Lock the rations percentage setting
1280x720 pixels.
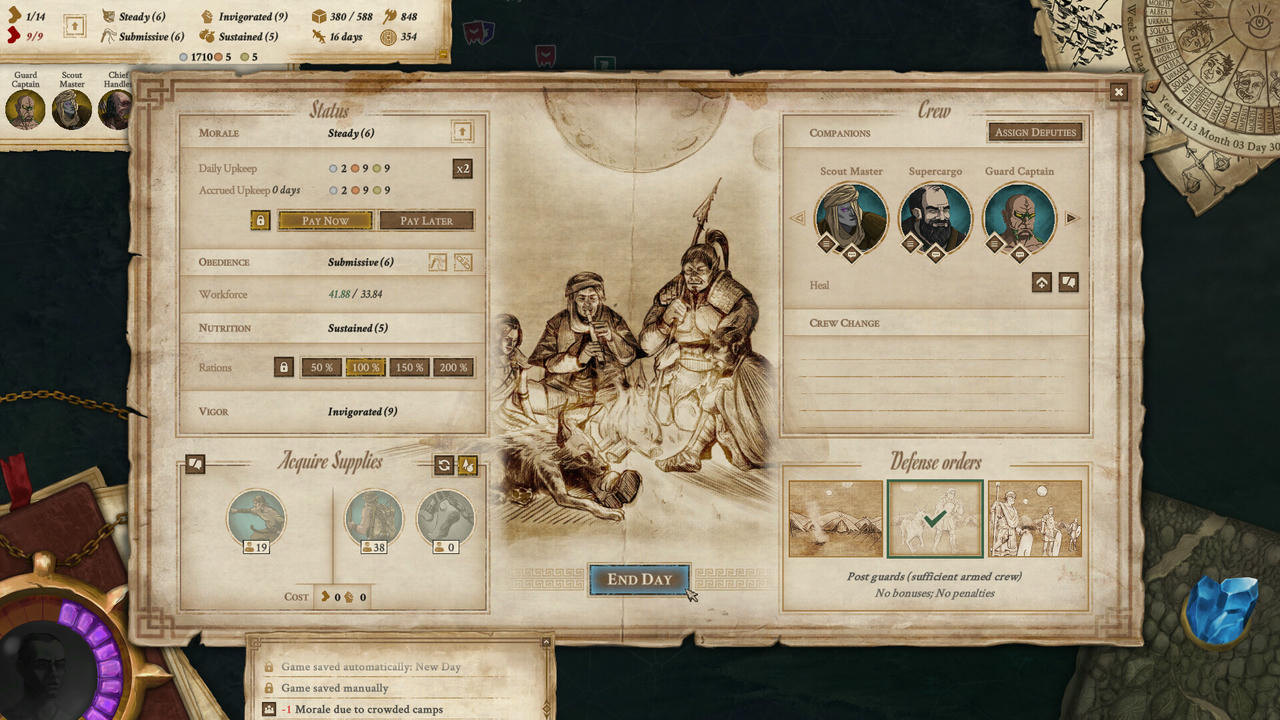pyautogui.click(x=283, y=367)
